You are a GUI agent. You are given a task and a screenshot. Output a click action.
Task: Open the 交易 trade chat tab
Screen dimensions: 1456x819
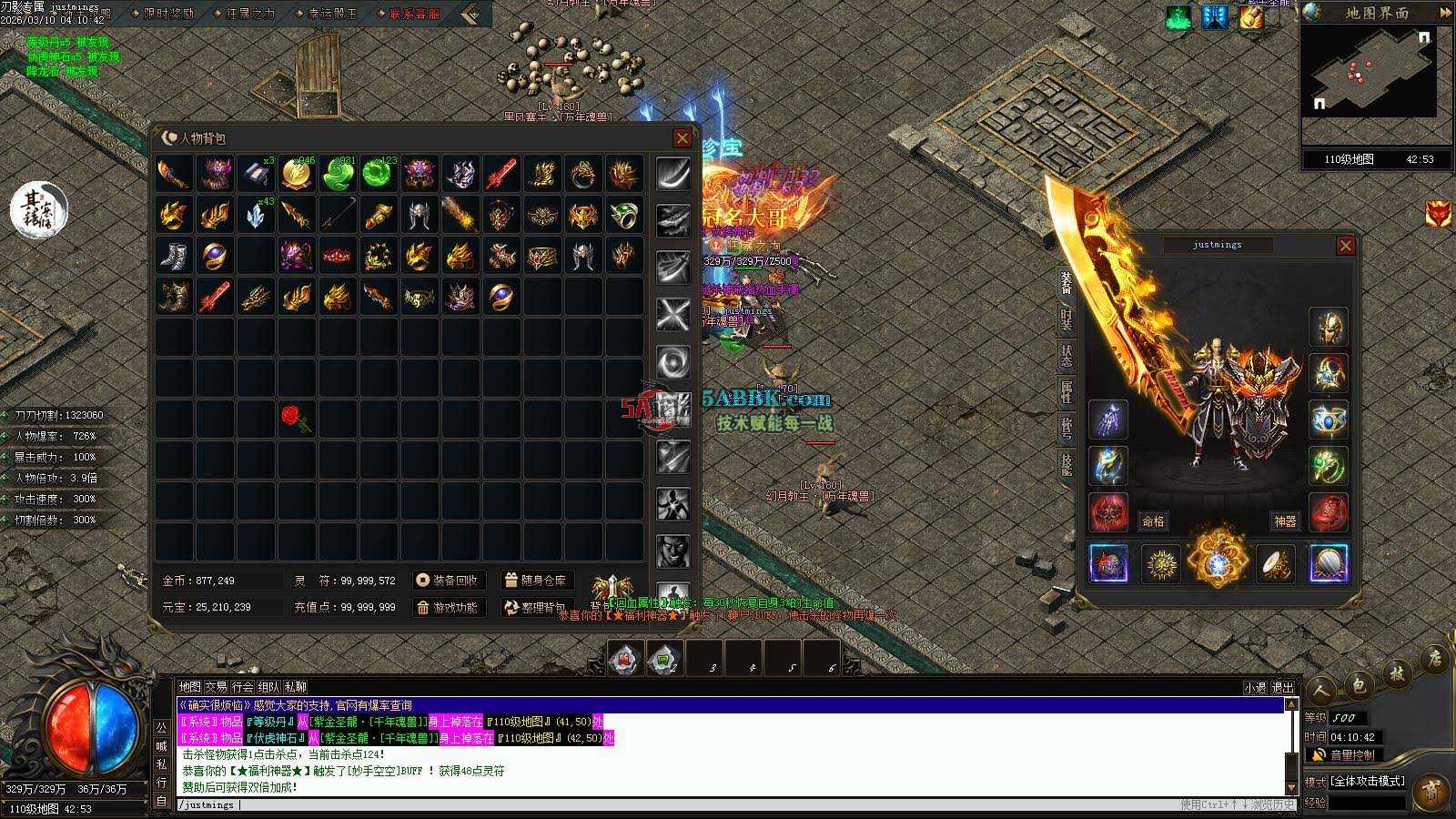point(216,687)
